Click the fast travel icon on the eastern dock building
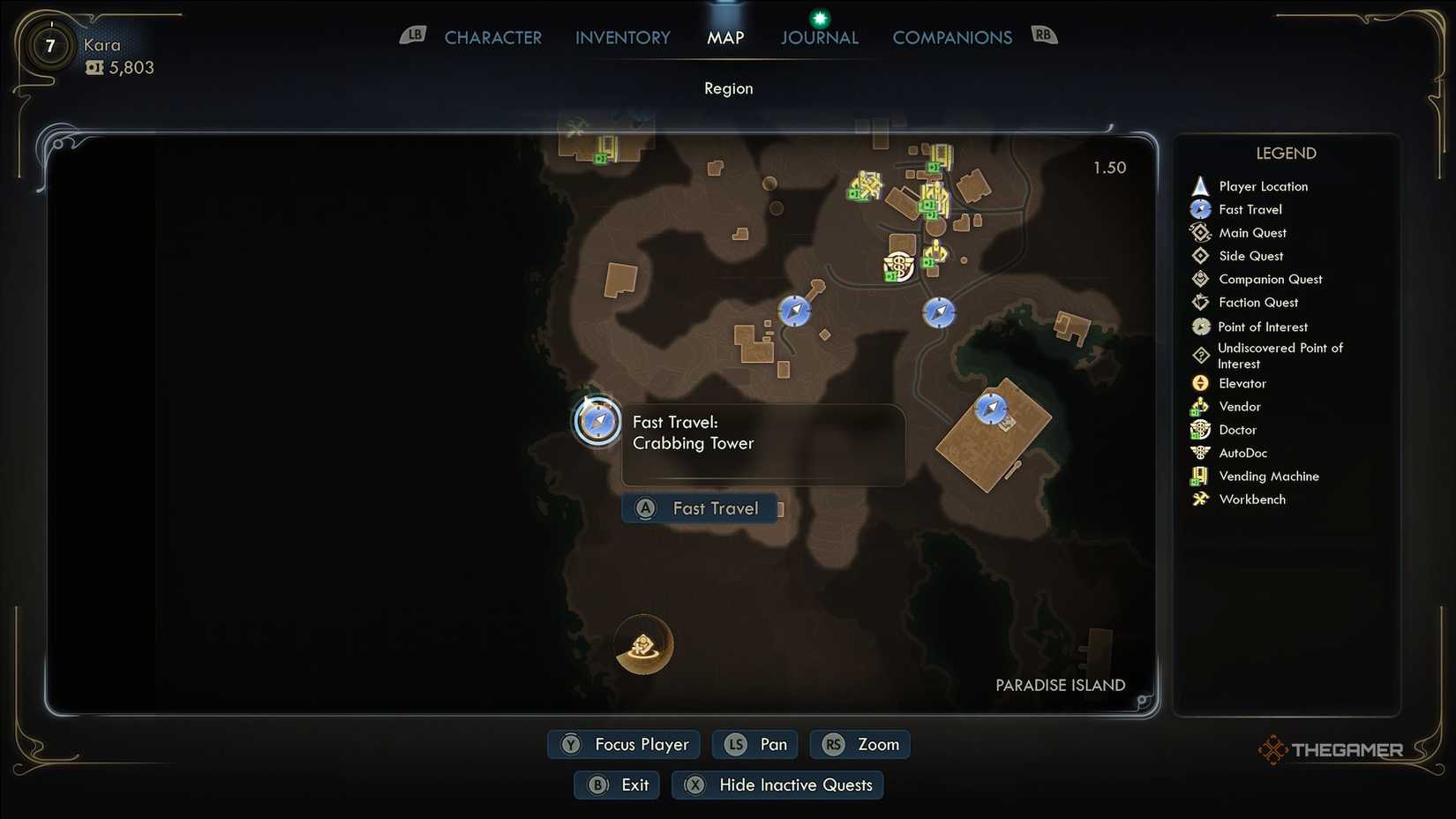This screenshot has height=819, width=1456. pos(992,408)
